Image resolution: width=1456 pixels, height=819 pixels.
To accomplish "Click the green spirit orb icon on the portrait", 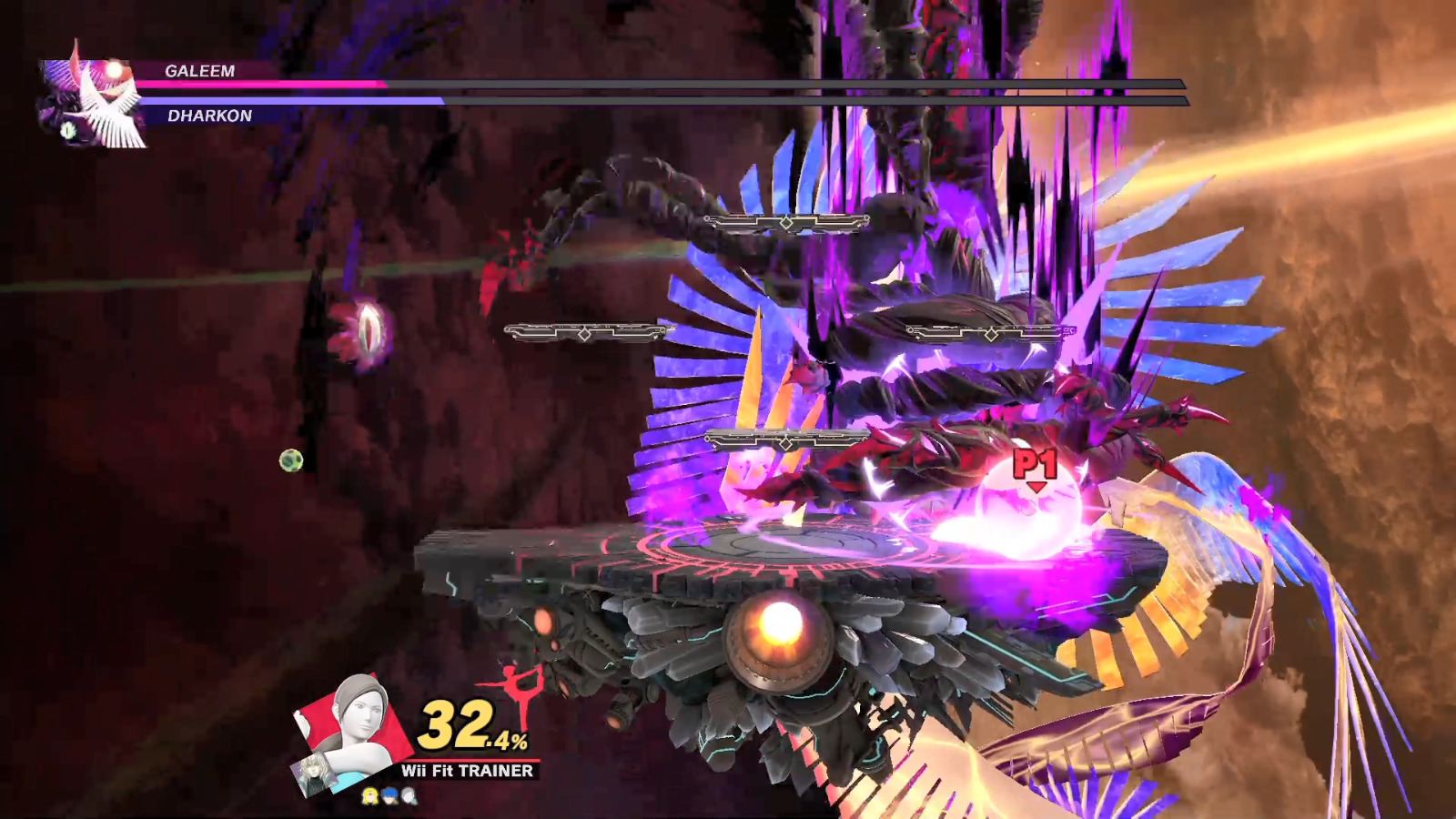I will pos(66,131).
